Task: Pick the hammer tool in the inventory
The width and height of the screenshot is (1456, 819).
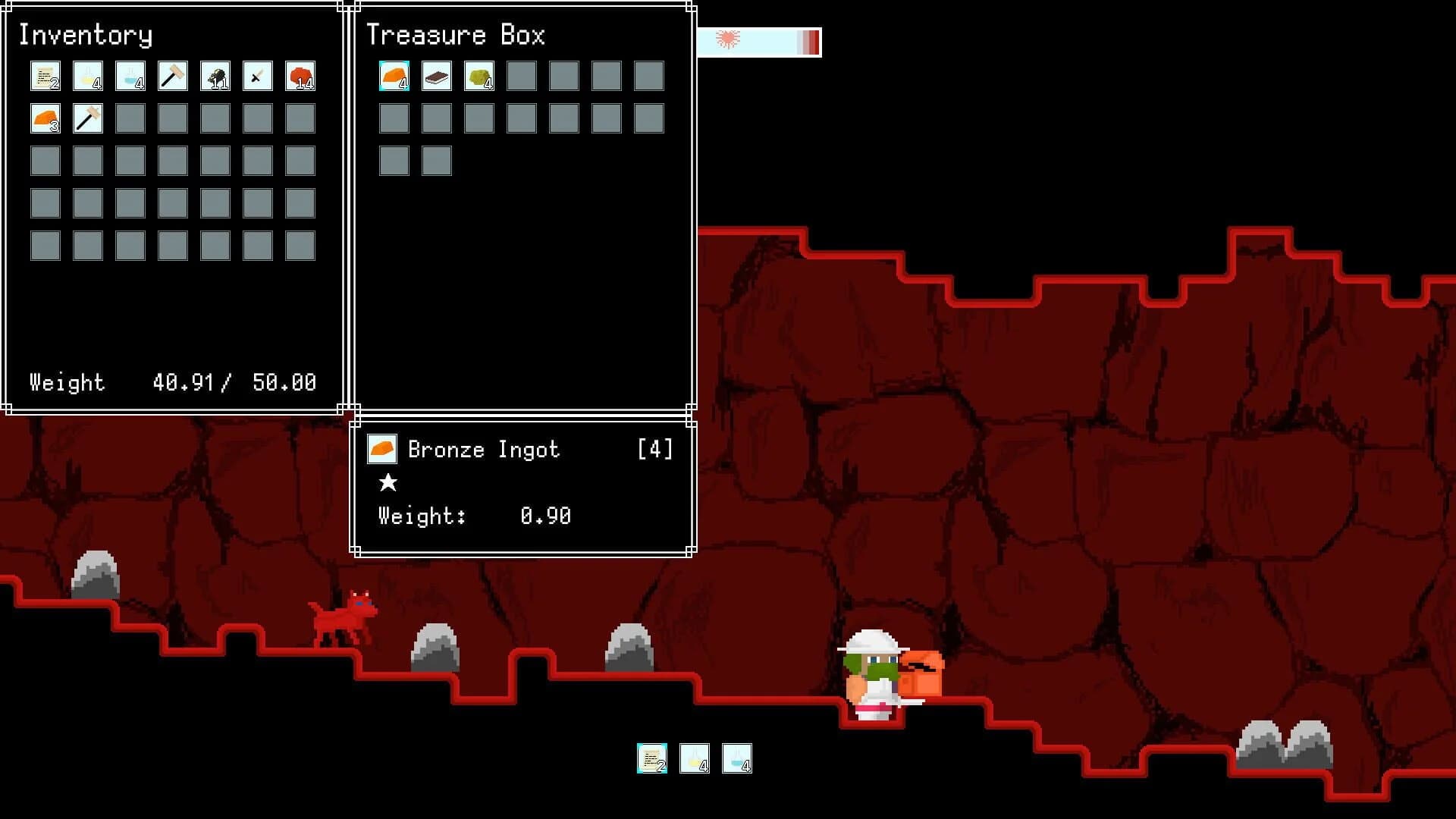Action: click(171, 76)
